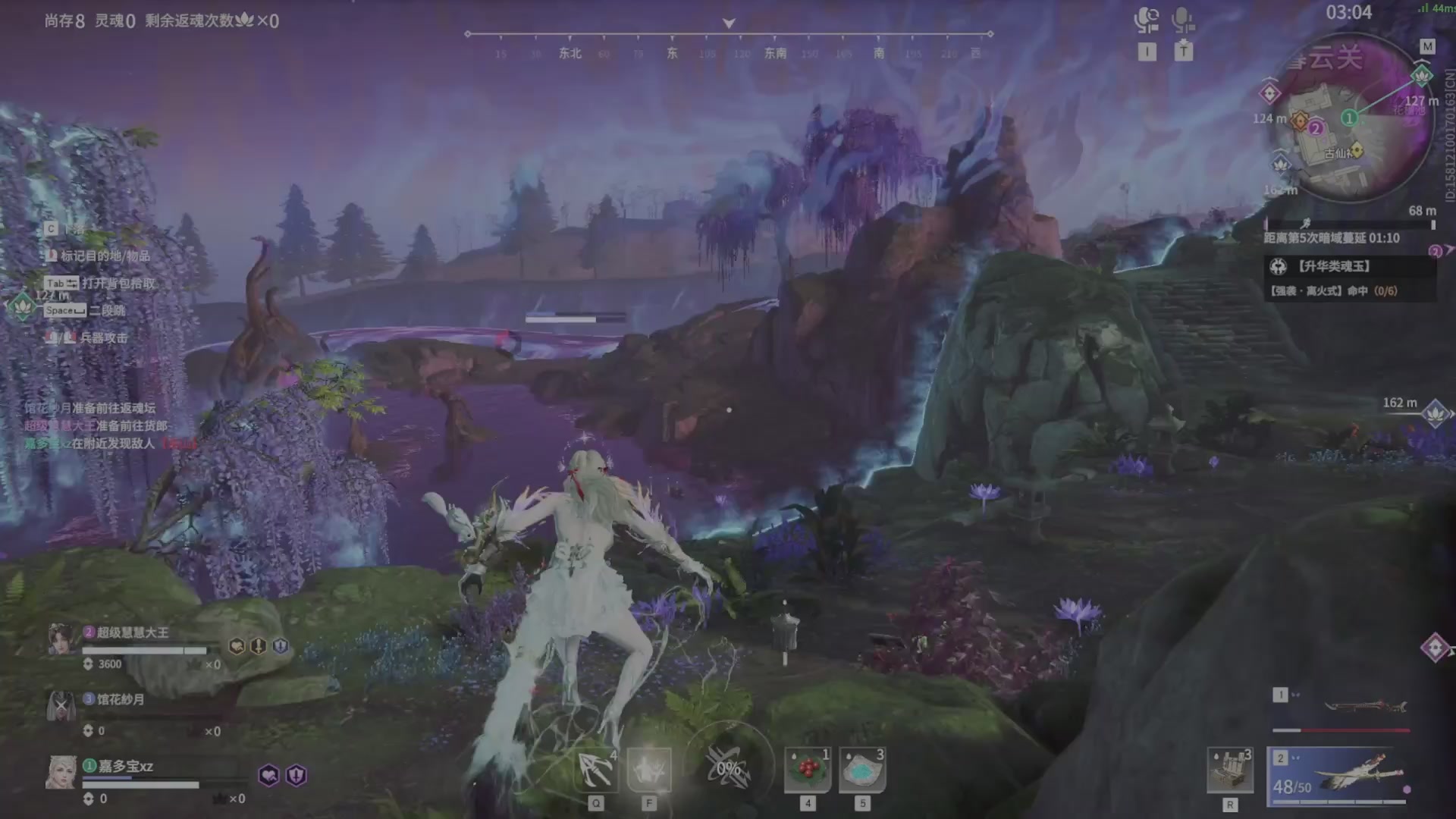The height and width of the screenshot is (819, 1456).
Task: Click teammate 超级慧慧大王's portrait
Action: click(x=62, y=639)
